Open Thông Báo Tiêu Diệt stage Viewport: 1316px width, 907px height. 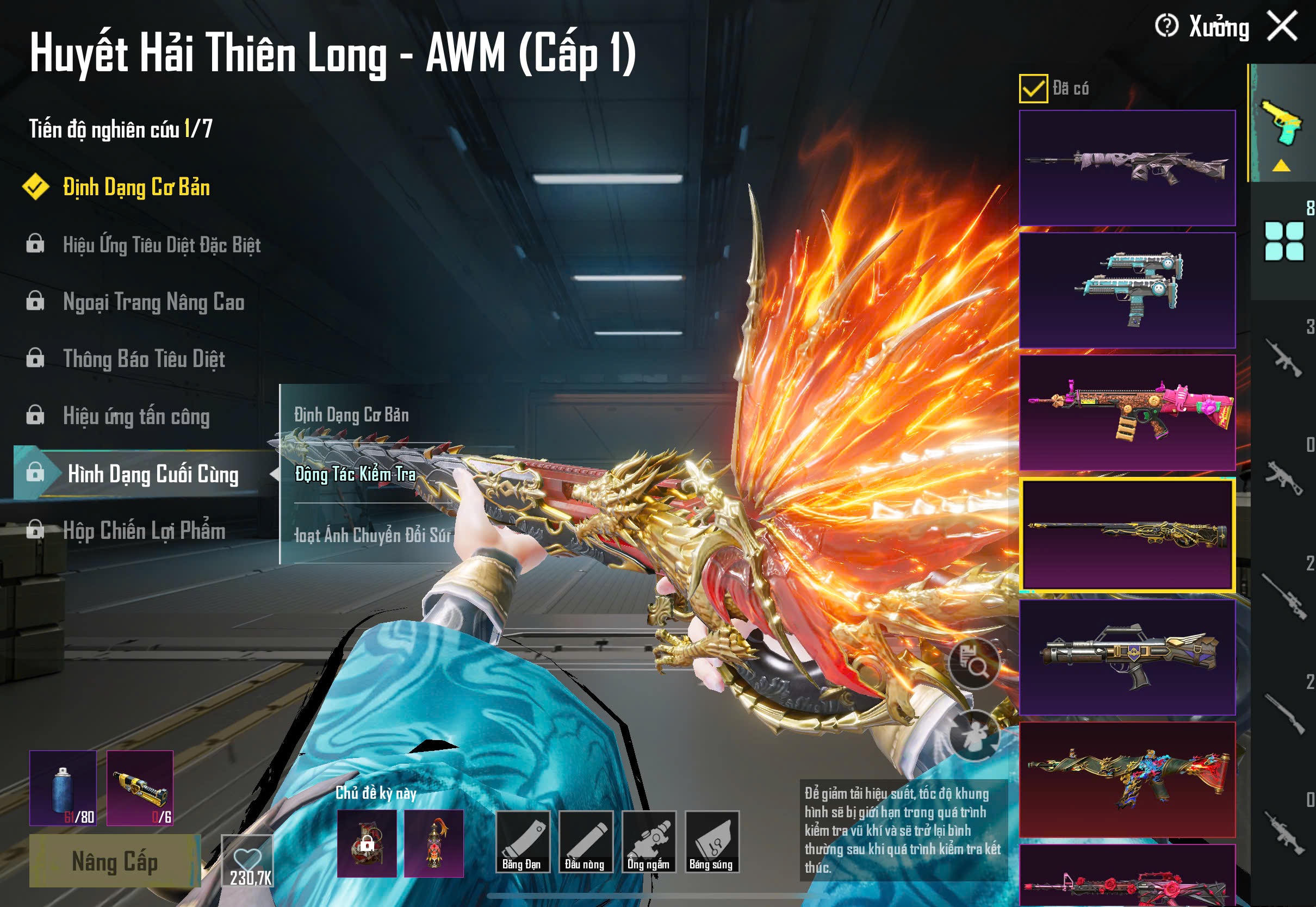144,359
